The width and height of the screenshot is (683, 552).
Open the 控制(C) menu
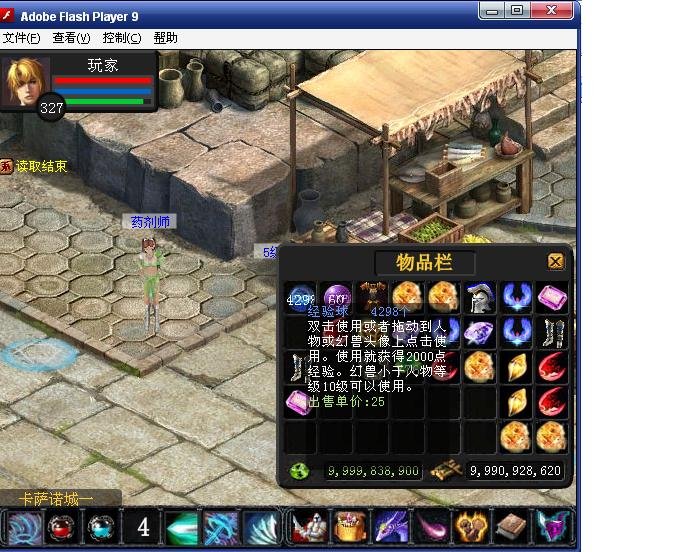[x=122, y=38]
